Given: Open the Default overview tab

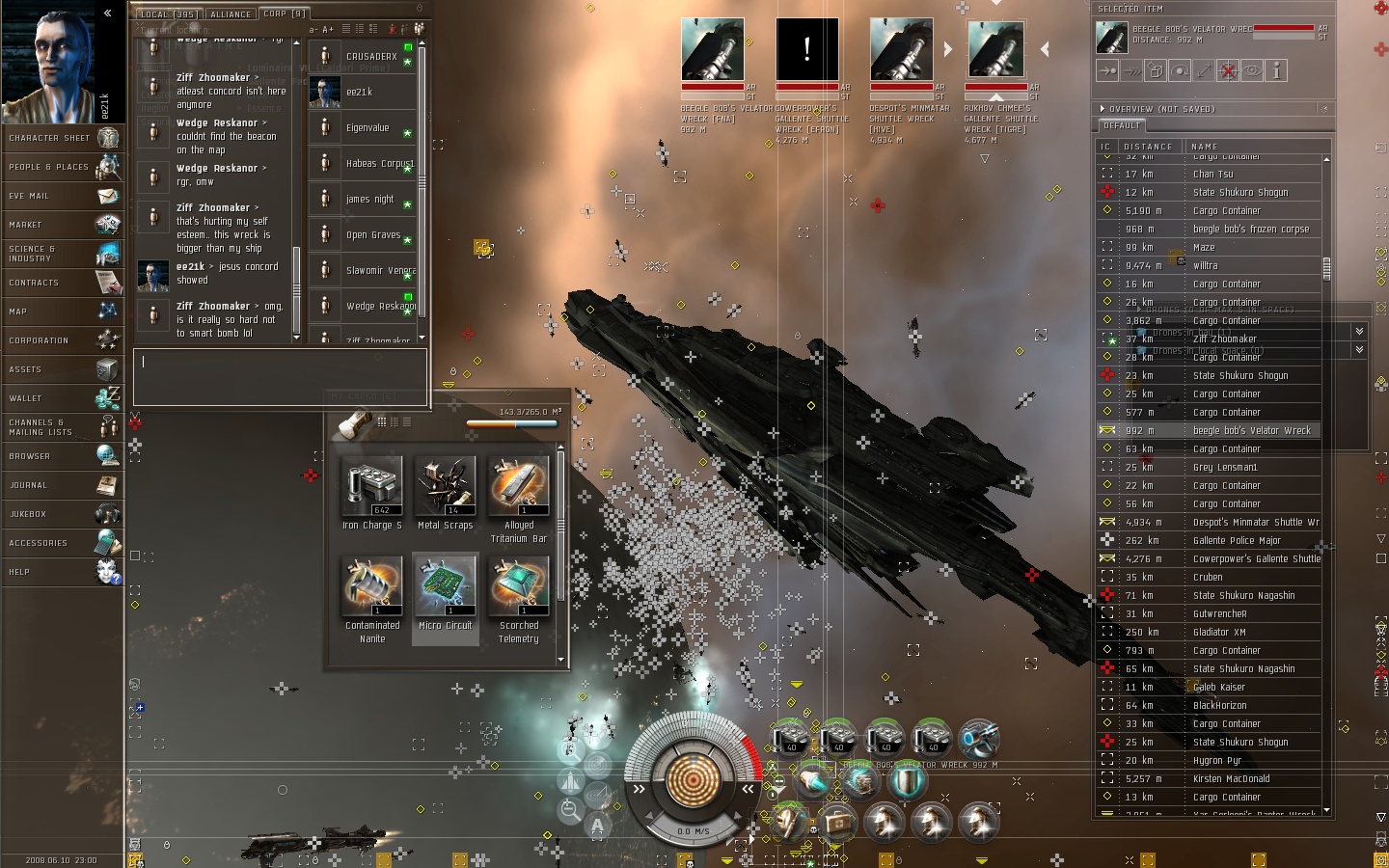Looking at the screenshot, I should tap(1122, 126).
